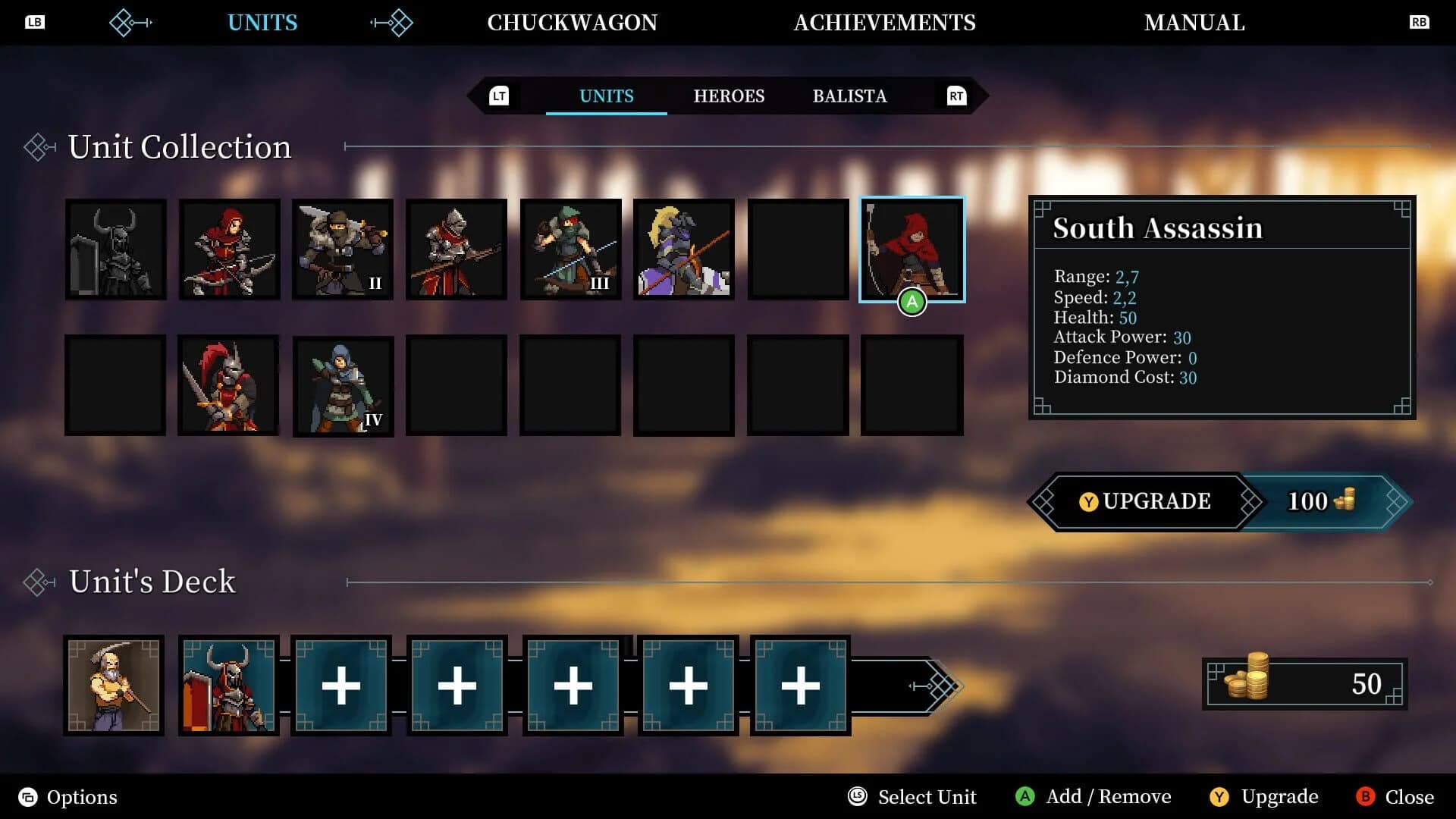1456x819 pixels.
Task: Open the MANUAL section
Action: 1195,22
